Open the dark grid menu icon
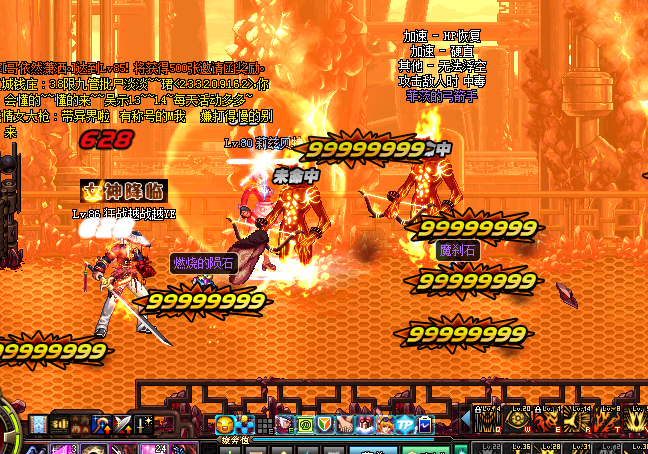The width and height of the screenshot is (648, 454). tap(264, 425)
